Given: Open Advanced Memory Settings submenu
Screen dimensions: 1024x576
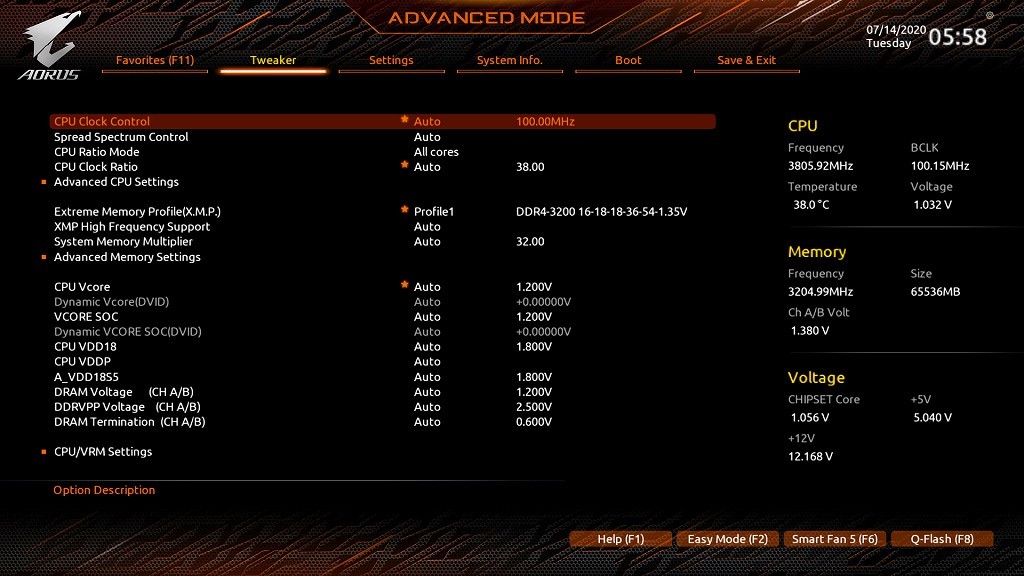Looking at the screenshot, I should click(x=127, y=257).
